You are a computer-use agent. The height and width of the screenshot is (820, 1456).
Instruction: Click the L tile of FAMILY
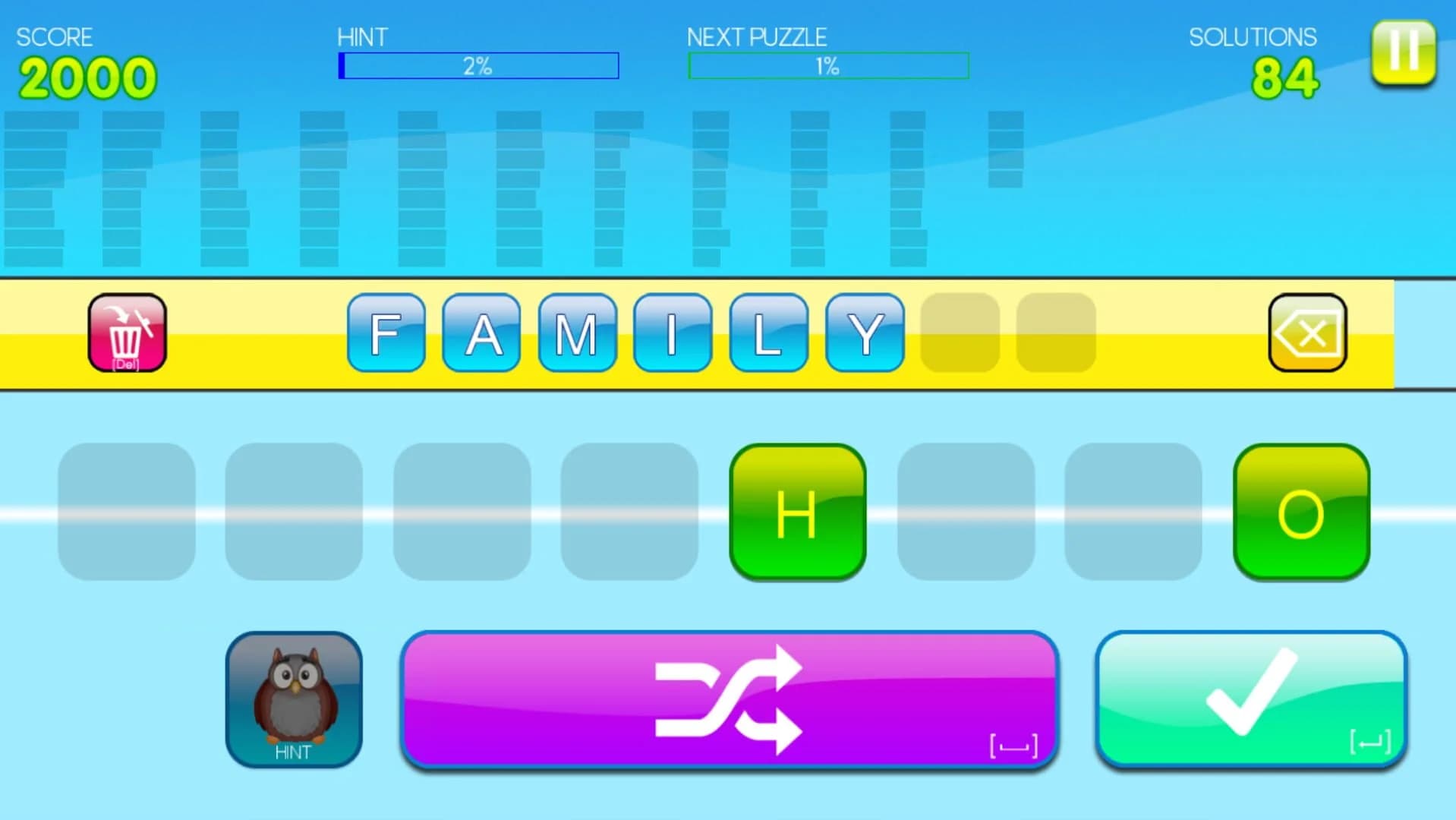click(x=768, y=334)
